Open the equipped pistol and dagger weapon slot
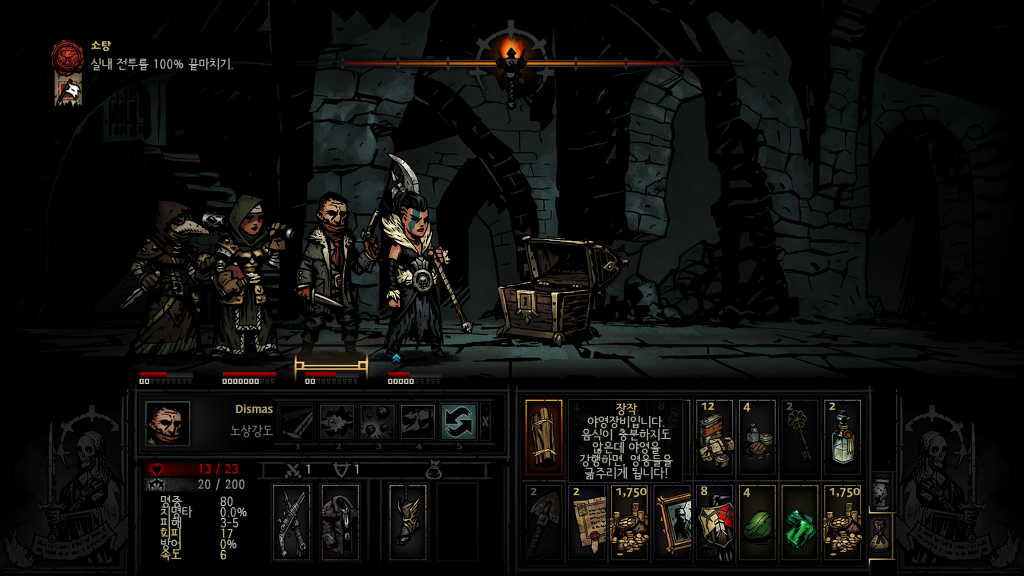Screen dimensions: 1024x576 coord(293,521)
